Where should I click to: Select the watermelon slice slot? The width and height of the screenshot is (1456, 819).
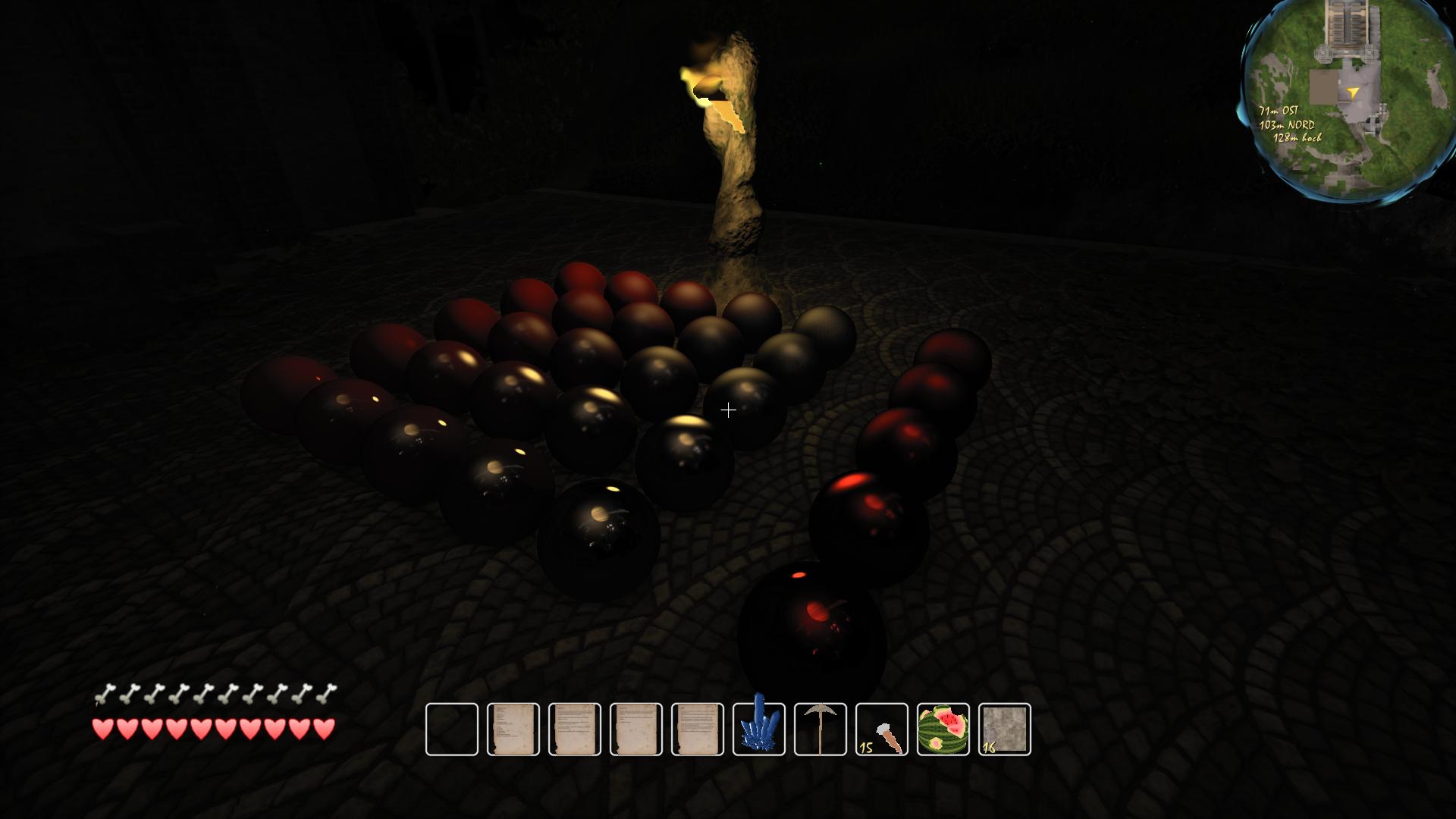point(943,730)
